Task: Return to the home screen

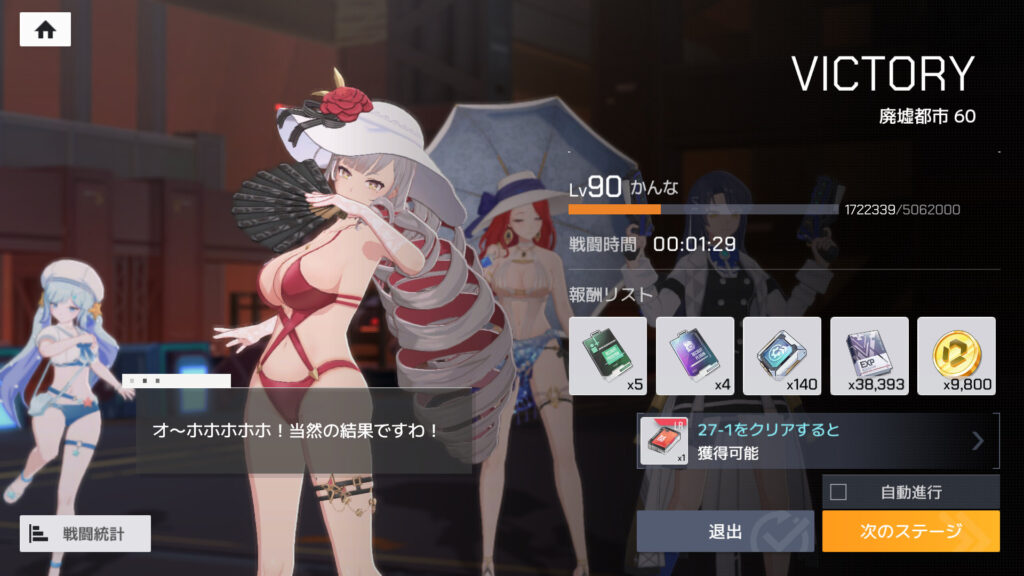Action: point(45,29)
